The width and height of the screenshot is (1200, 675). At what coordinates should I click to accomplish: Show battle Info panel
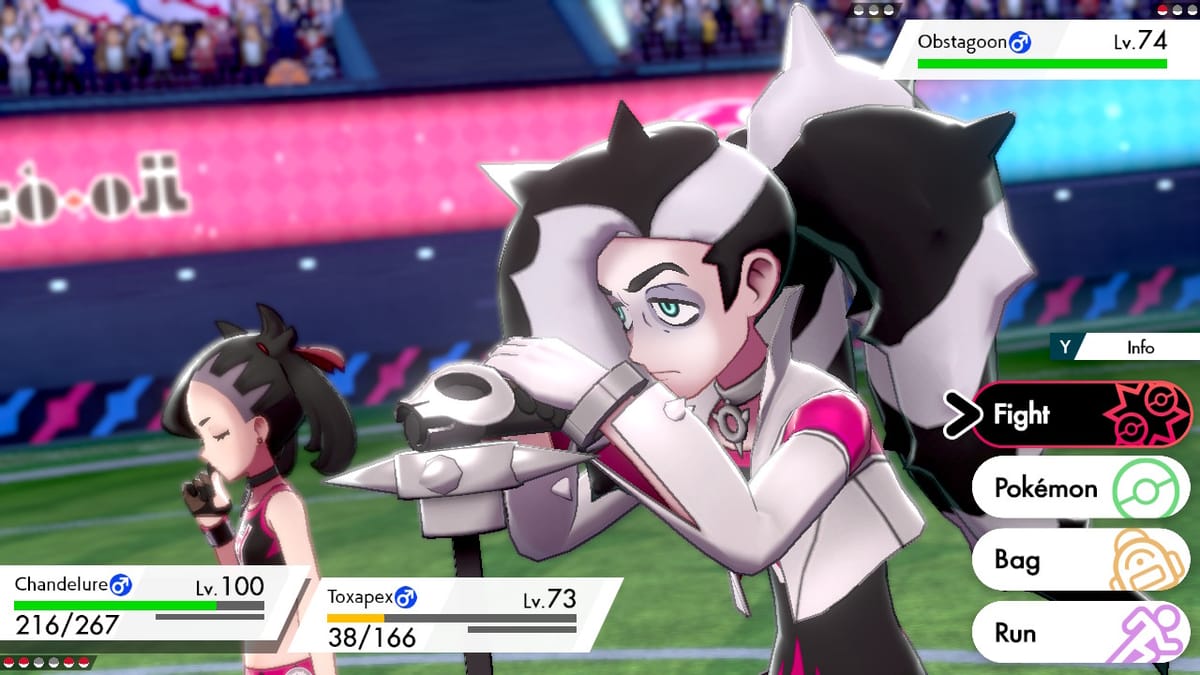[1124, 348]
